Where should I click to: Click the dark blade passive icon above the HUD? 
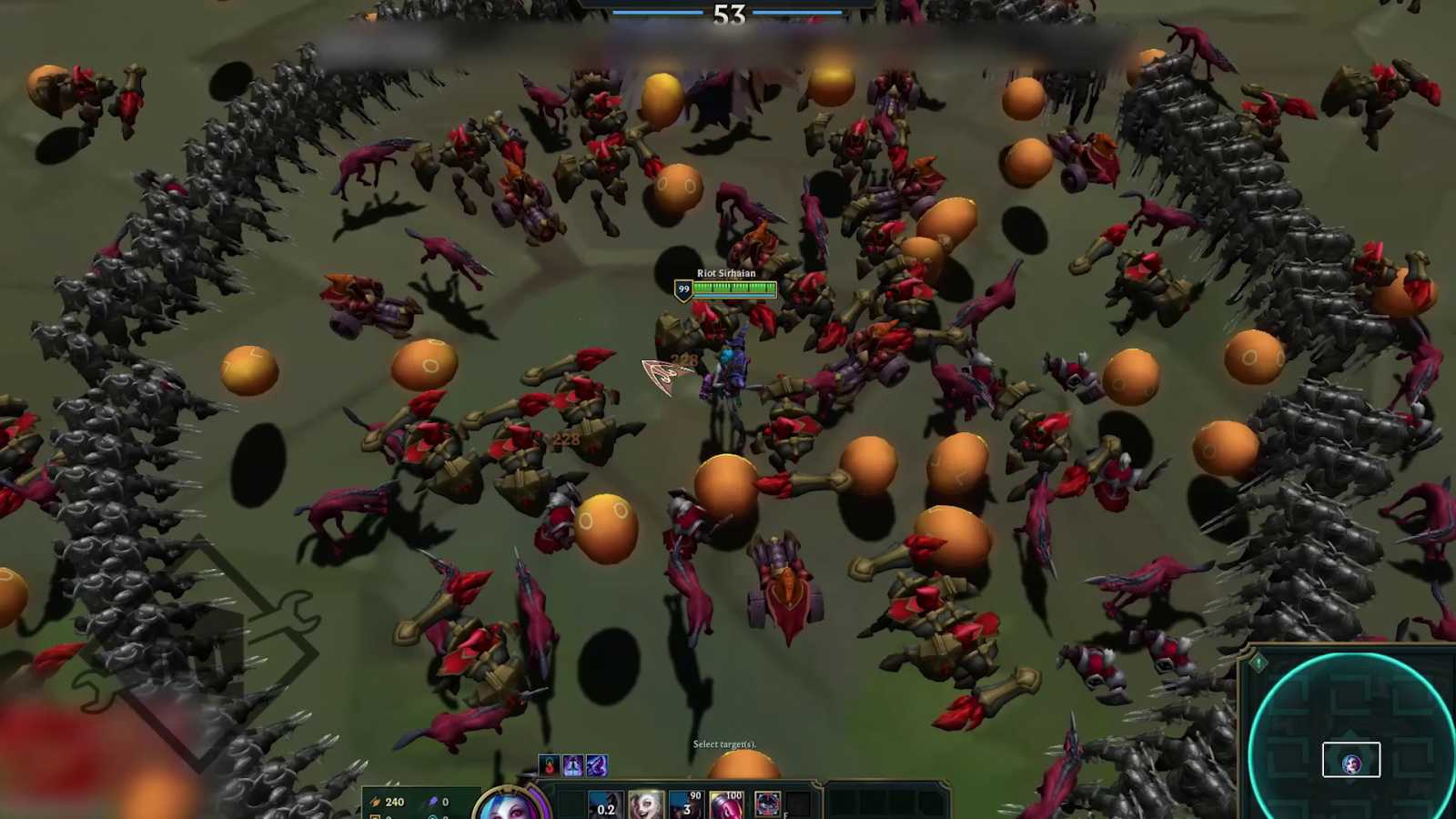(x=598, y=765)
